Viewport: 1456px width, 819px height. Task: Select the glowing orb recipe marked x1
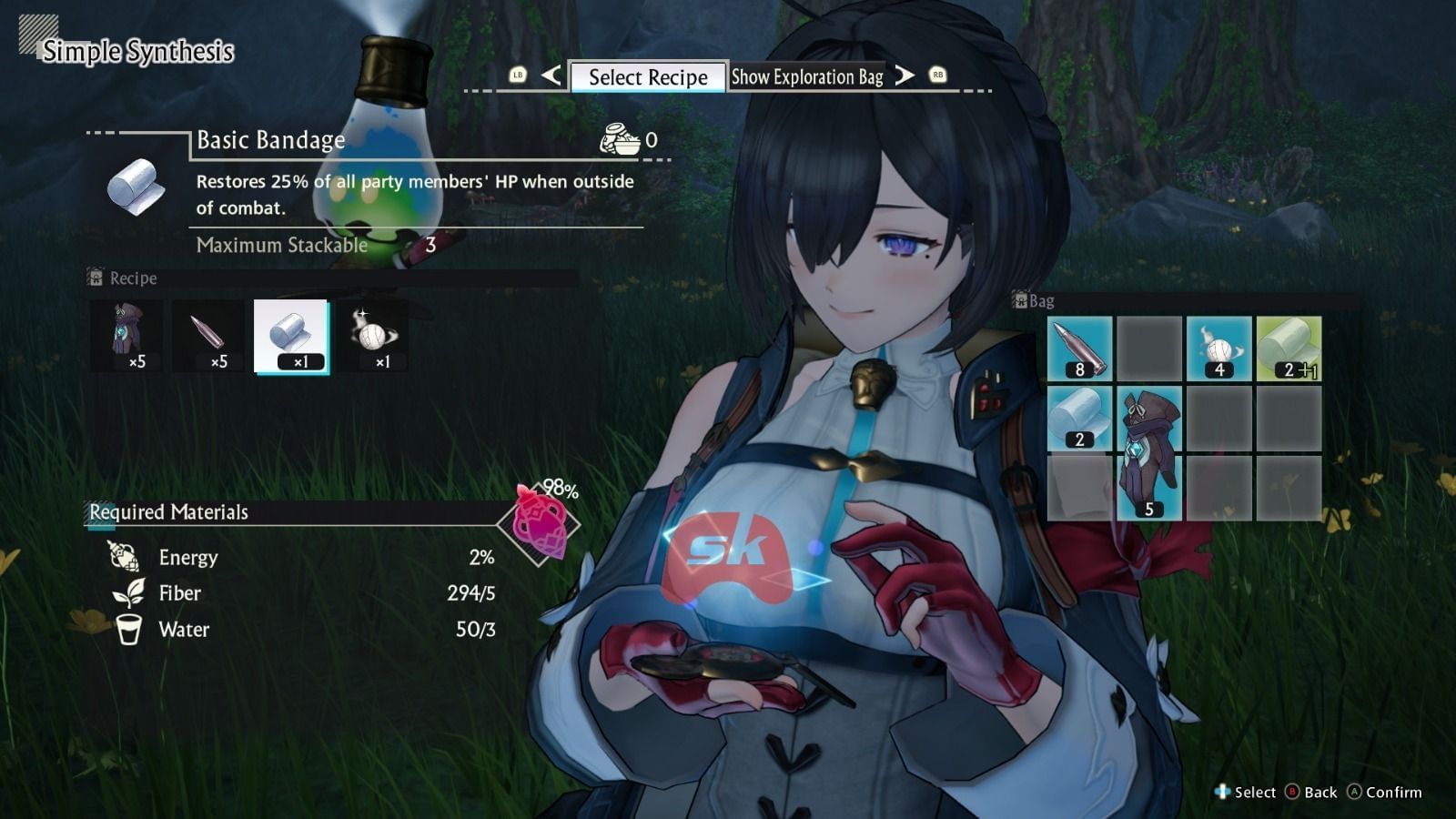click(380, 338)
